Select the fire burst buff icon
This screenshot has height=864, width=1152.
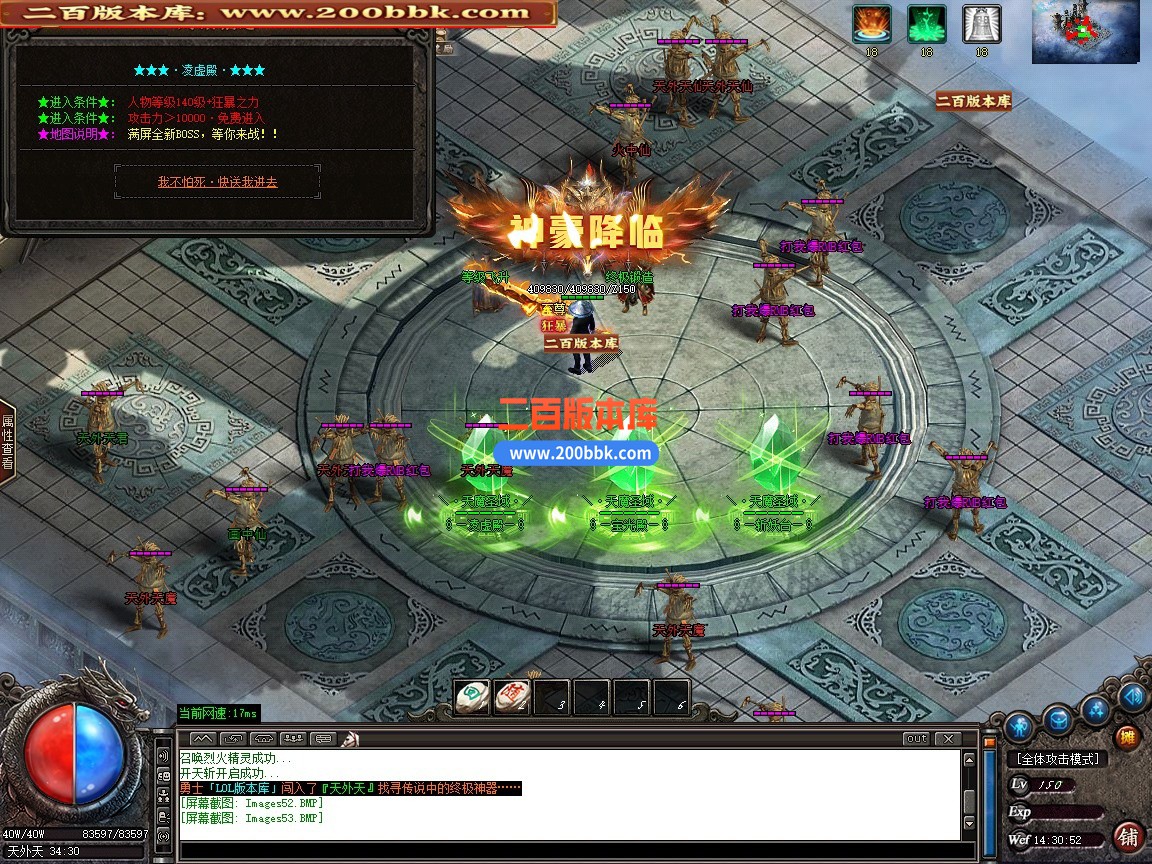(x=872, y=24)
